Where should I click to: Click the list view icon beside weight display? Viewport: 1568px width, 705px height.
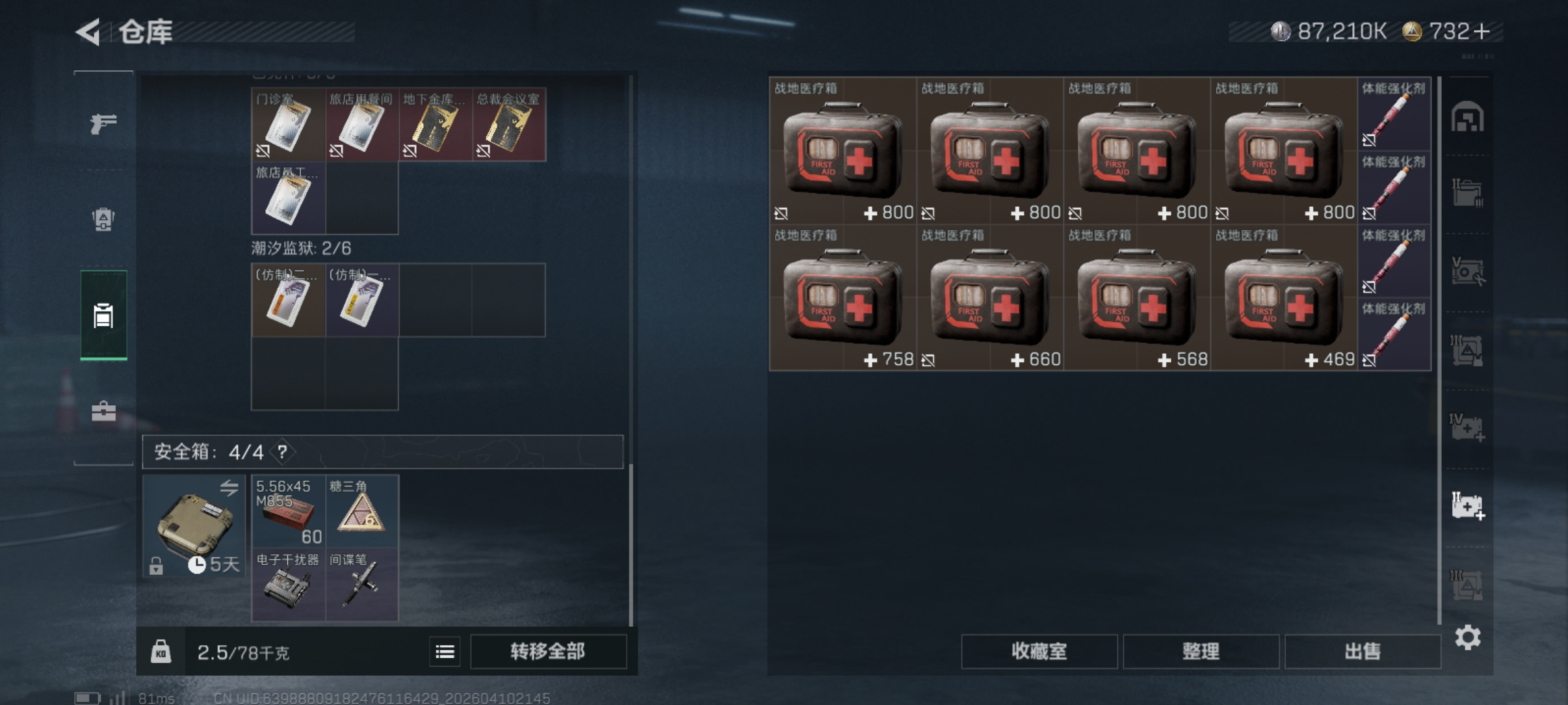coord(445,651)
